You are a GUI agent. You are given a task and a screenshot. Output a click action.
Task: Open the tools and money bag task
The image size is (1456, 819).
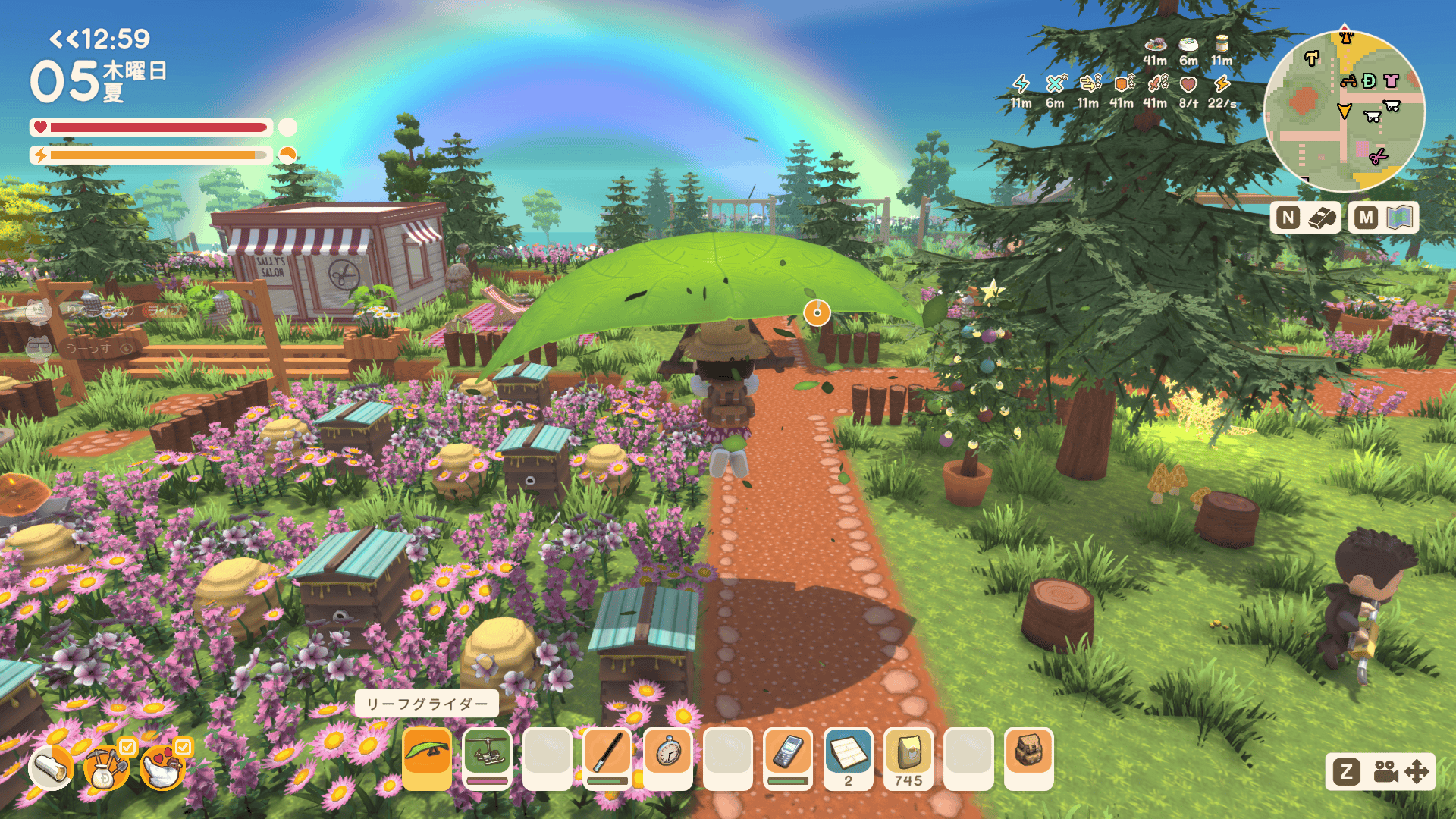point(106,767)
